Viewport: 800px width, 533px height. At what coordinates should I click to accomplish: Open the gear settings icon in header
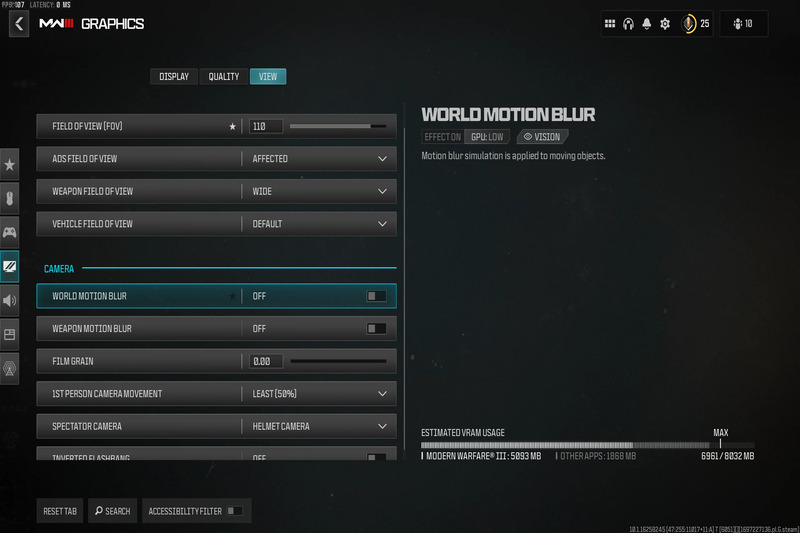pos(665,24)
